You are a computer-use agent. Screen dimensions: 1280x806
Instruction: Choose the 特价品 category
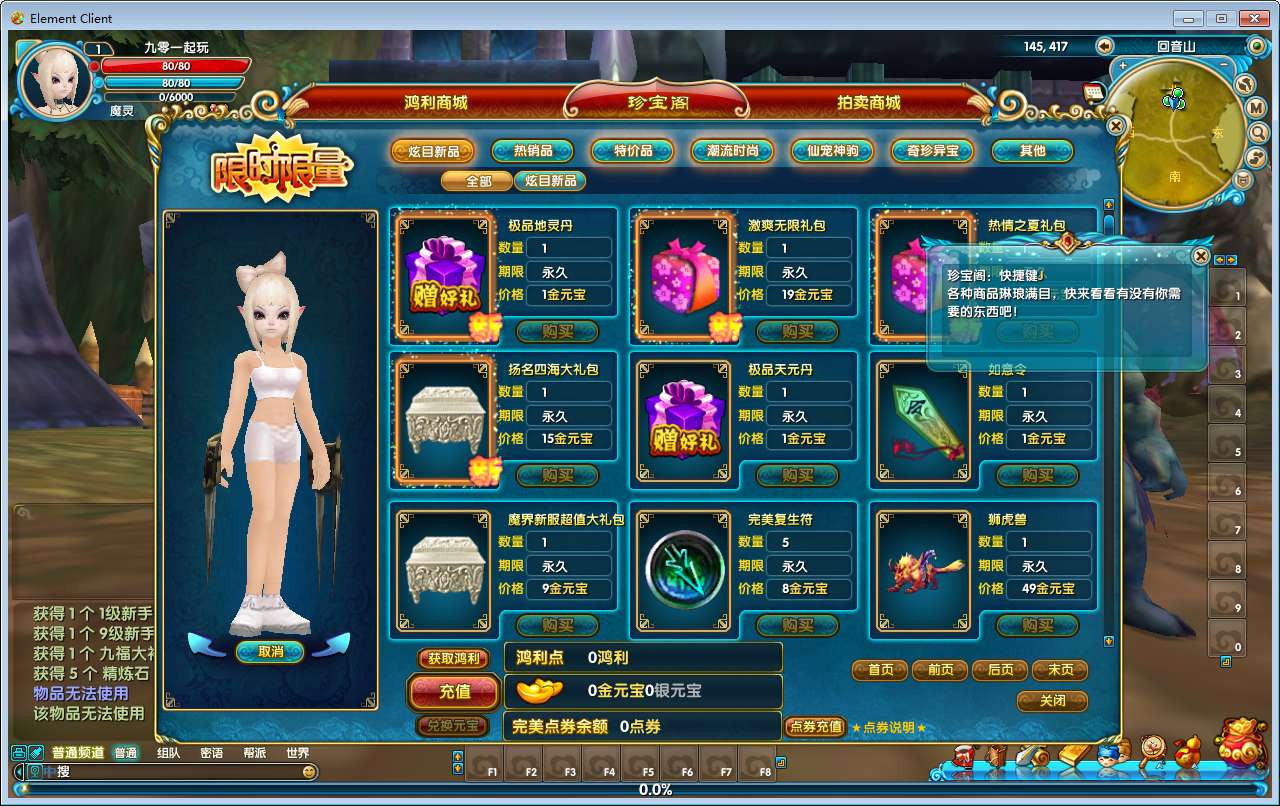click(633, 151)
